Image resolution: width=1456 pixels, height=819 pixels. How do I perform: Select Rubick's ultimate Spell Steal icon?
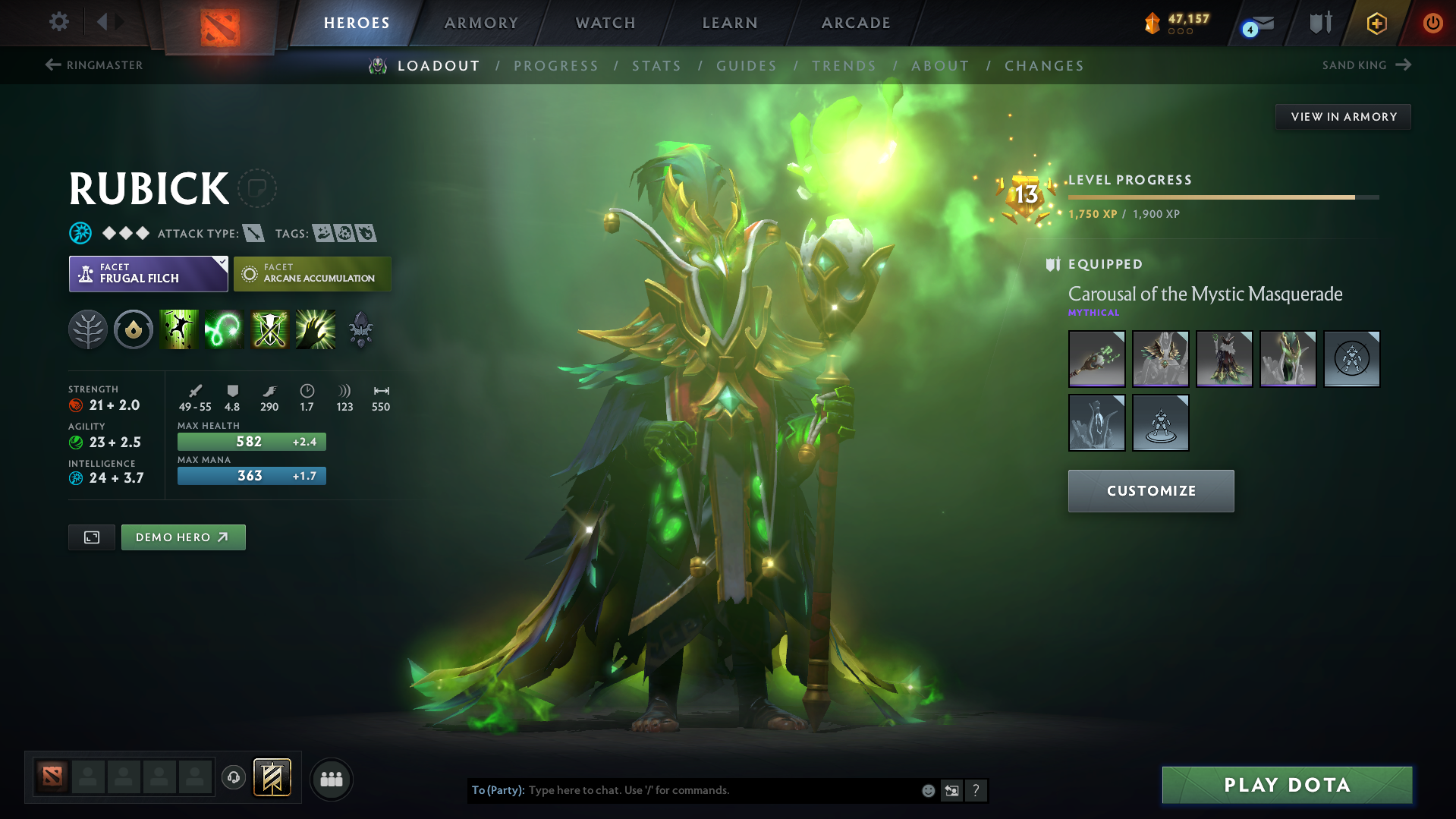[x=315, y=329]
